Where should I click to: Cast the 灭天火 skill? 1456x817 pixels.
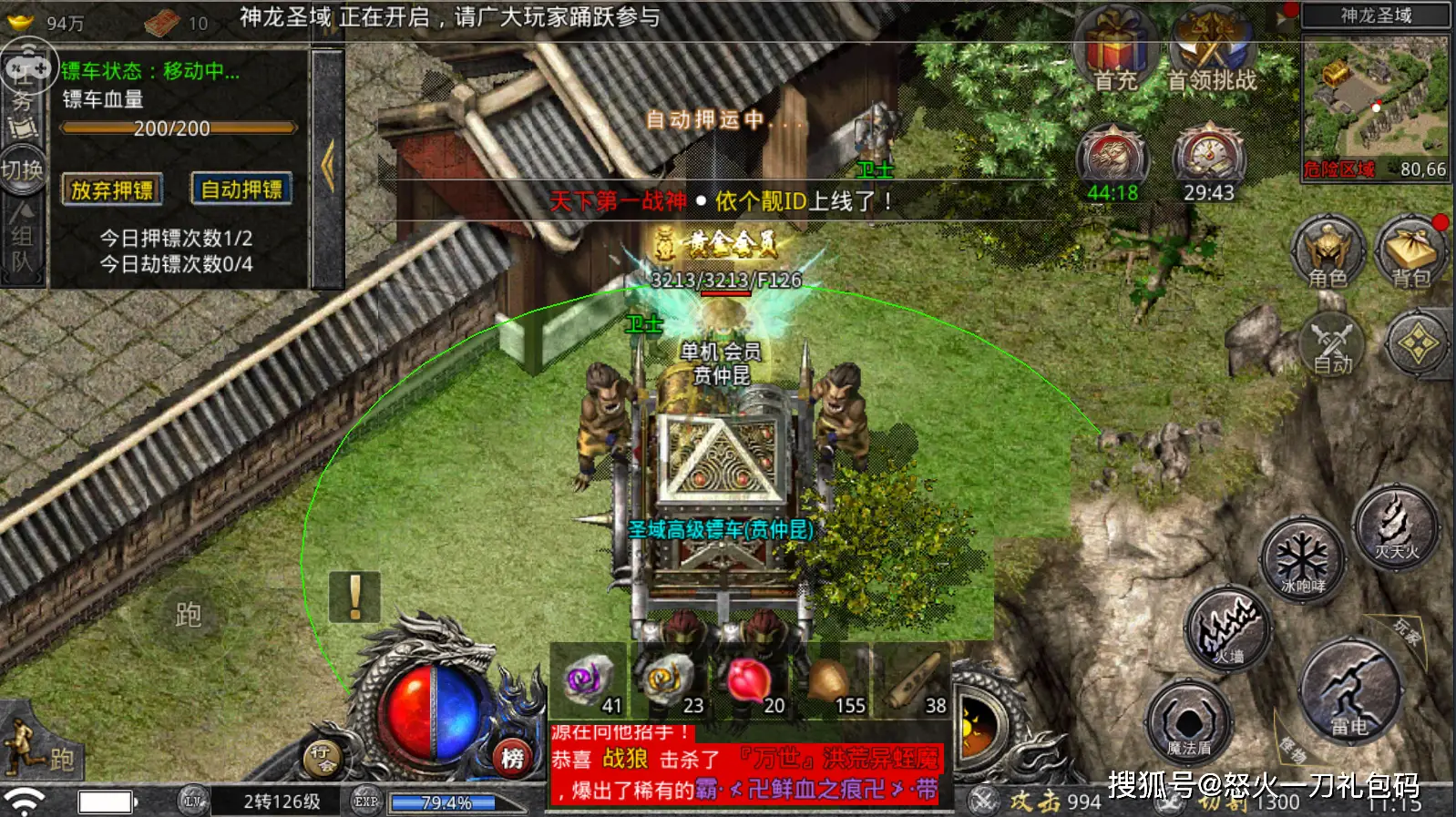1396,526
